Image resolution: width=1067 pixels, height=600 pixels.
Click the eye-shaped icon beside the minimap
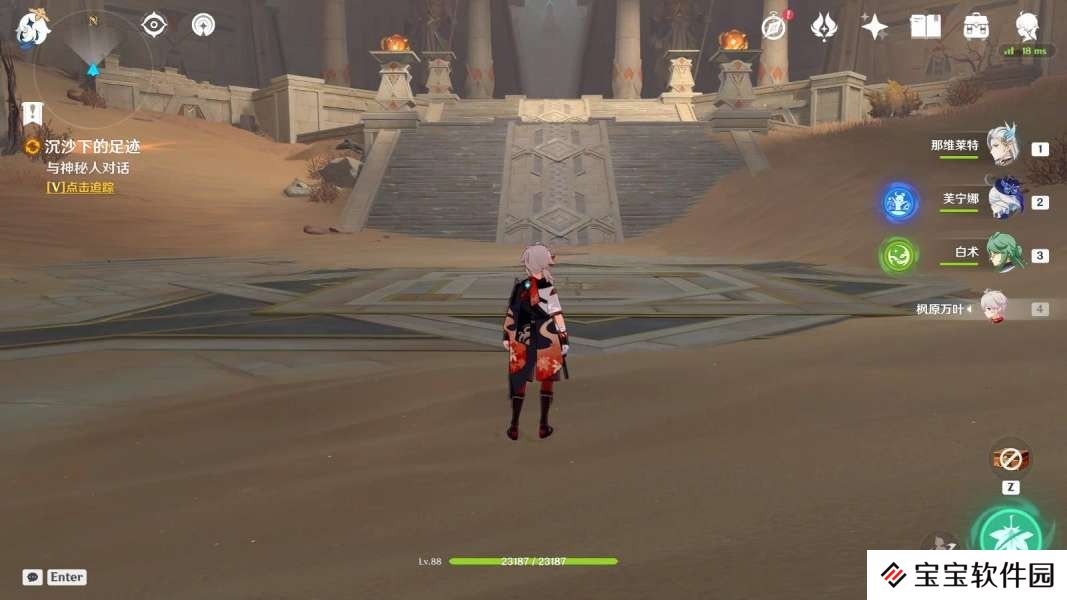[x=154, y=25]
